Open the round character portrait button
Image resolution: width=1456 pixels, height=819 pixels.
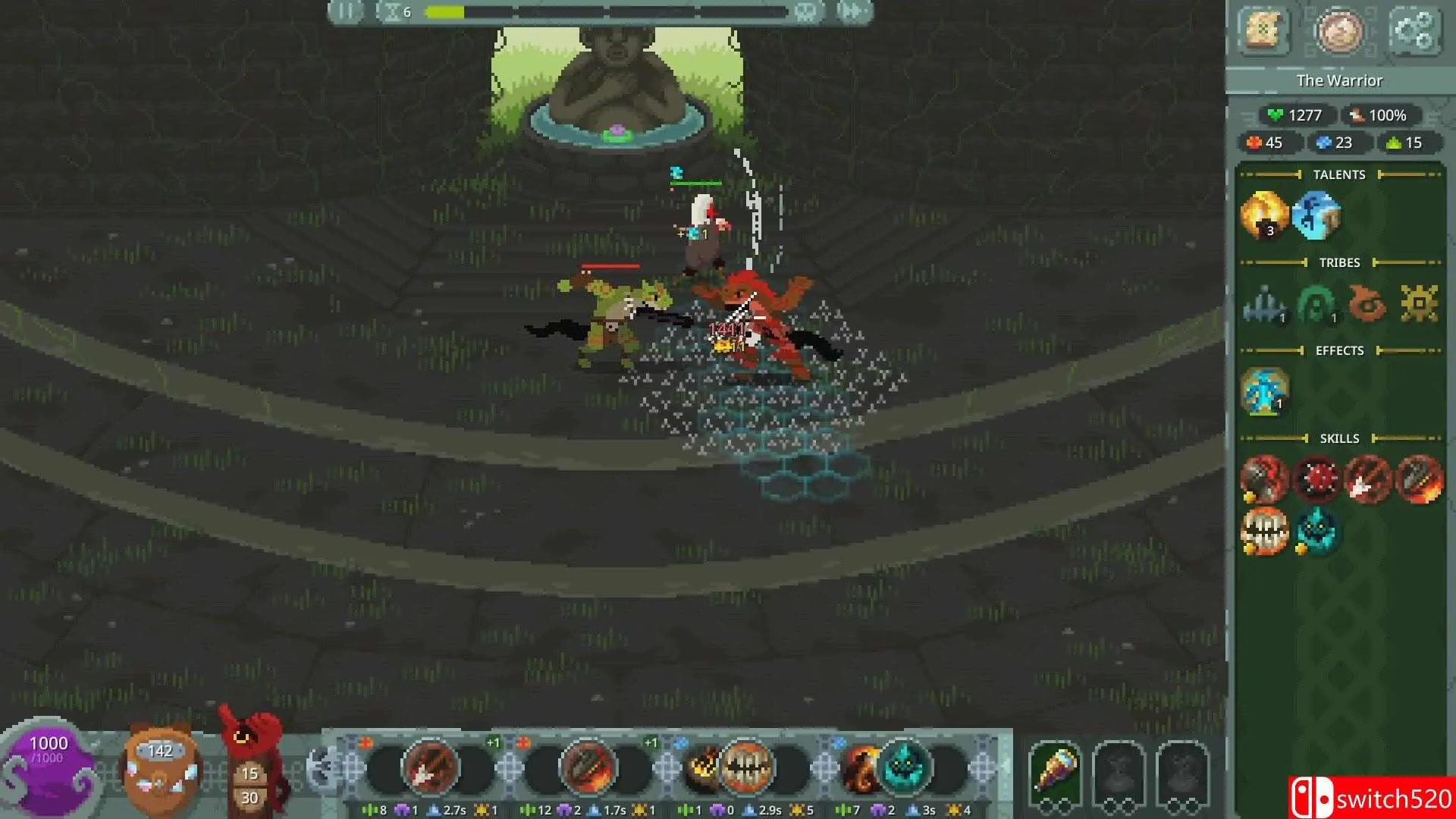[x=1338, y=32]
